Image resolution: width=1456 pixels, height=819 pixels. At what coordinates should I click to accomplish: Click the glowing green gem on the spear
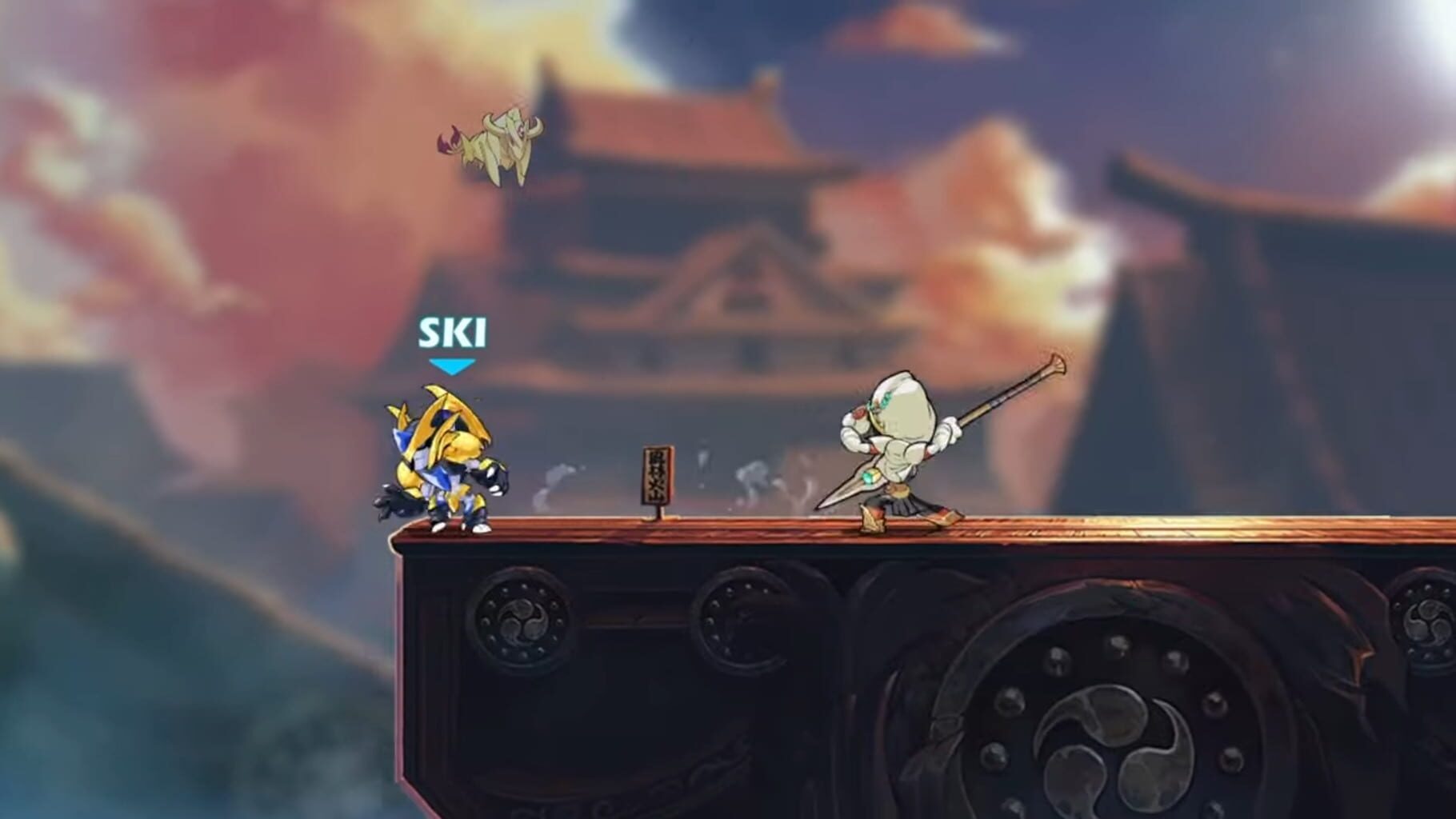(870, 476)
